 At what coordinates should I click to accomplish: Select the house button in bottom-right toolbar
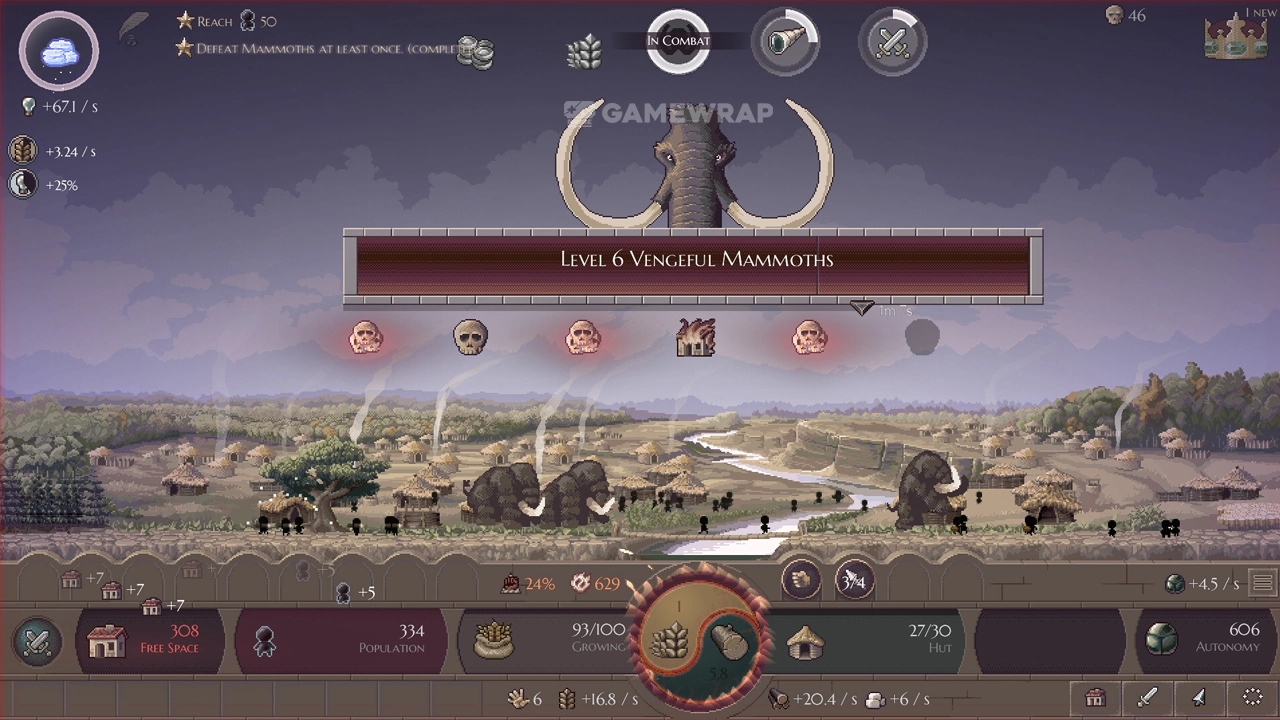tap(1095, 697)
